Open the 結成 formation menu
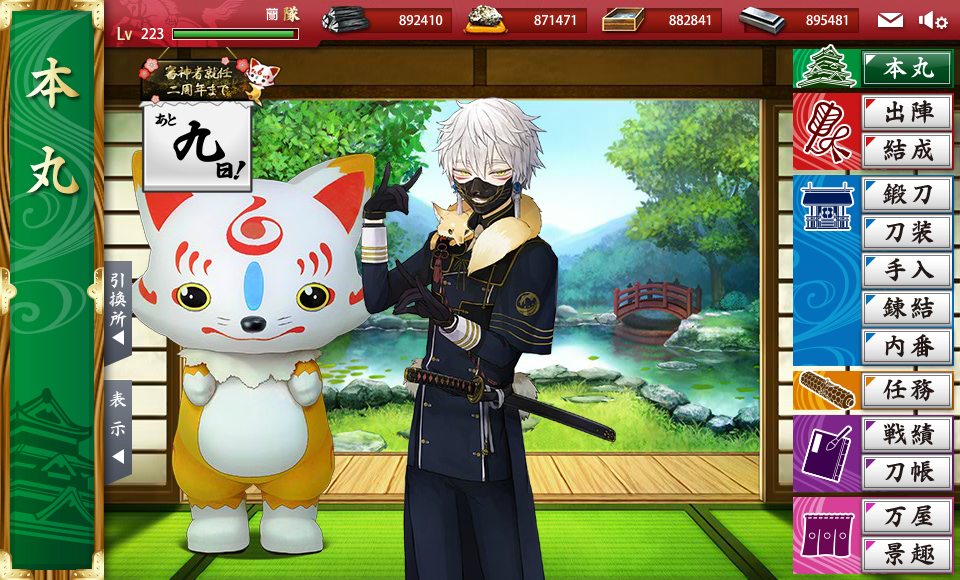Screen dimensions: 960x580 (907, 150)
